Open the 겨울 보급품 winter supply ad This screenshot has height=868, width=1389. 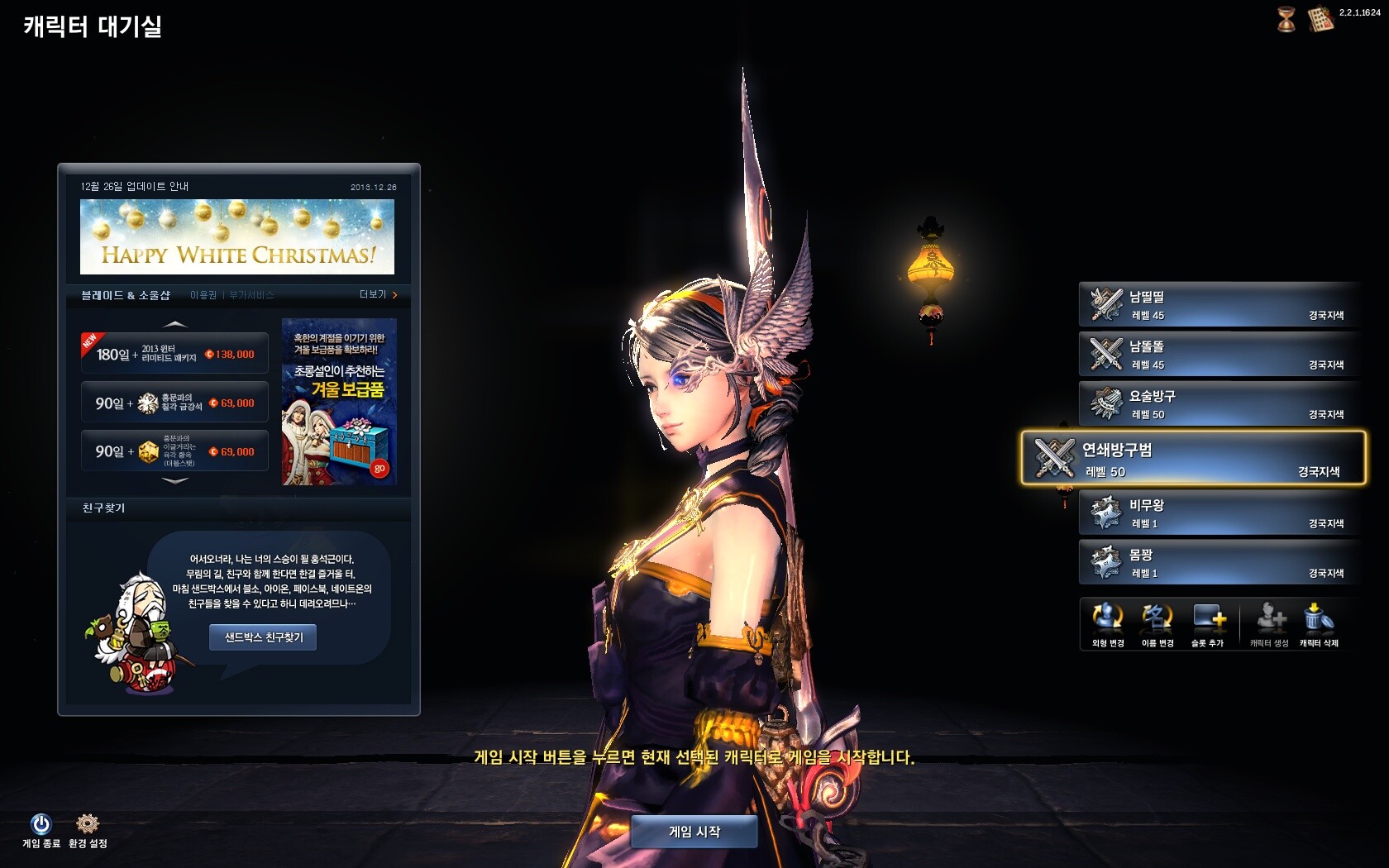(x=339, y=402)
